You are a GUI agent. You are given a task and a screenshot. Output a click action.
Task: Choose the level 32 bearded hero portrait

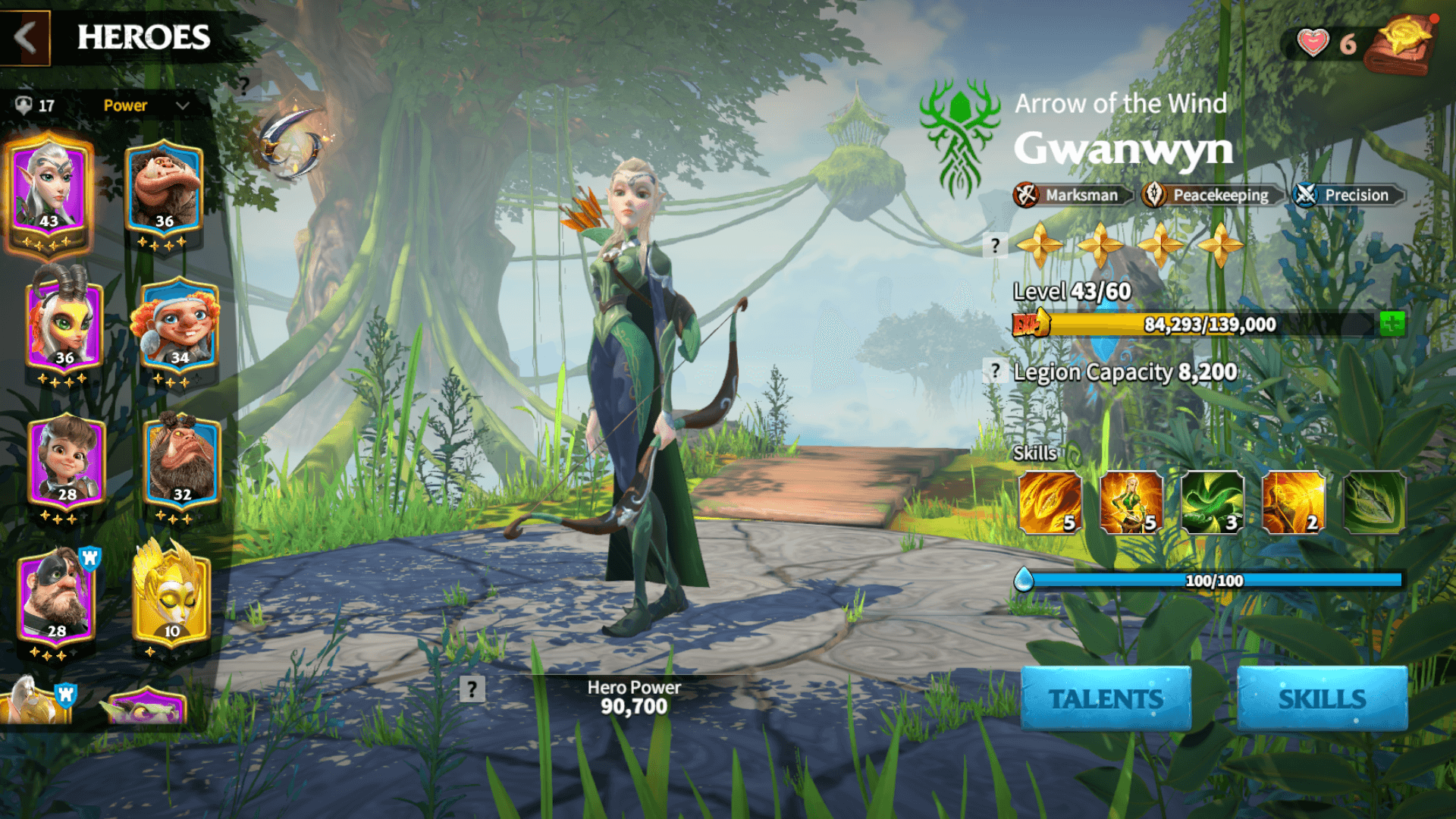tap(182, 463)
